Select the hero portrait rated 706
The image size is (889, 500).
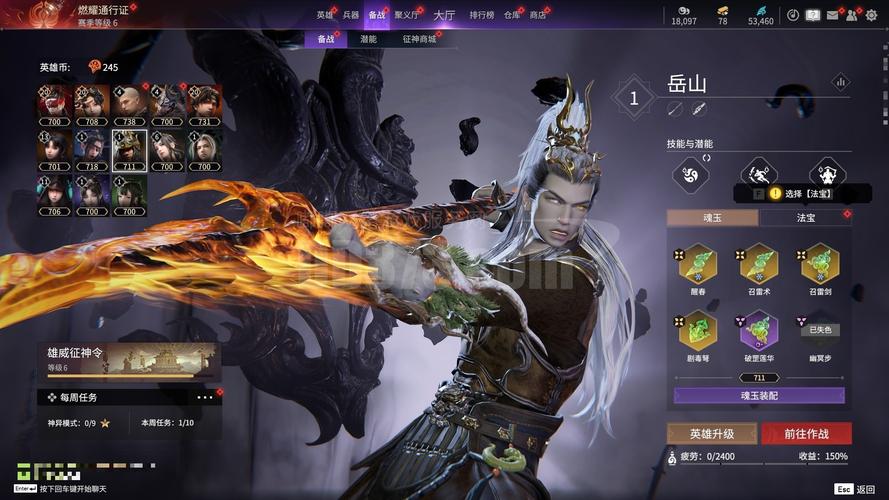pyautogui.click(x=55, y=193)
